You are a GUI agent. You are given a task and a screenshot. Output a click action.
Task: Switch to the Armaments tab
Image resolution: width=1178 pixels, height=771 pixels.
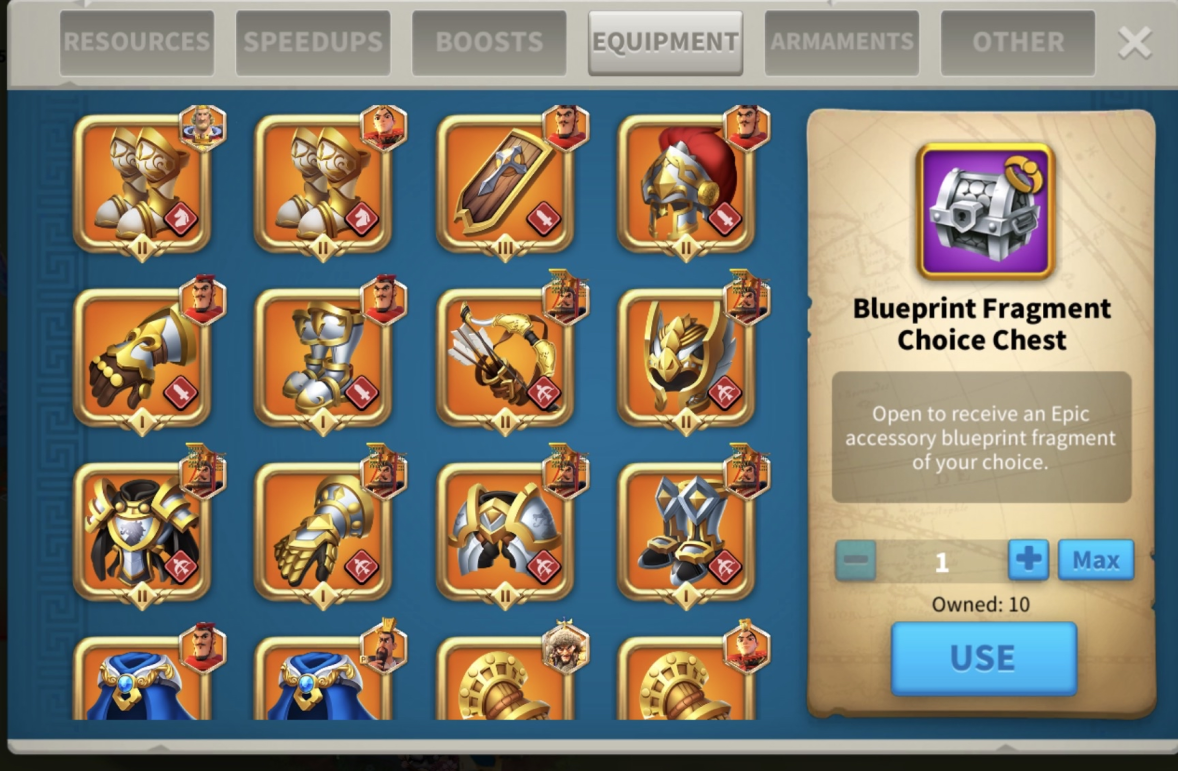[x=841, y=42]
